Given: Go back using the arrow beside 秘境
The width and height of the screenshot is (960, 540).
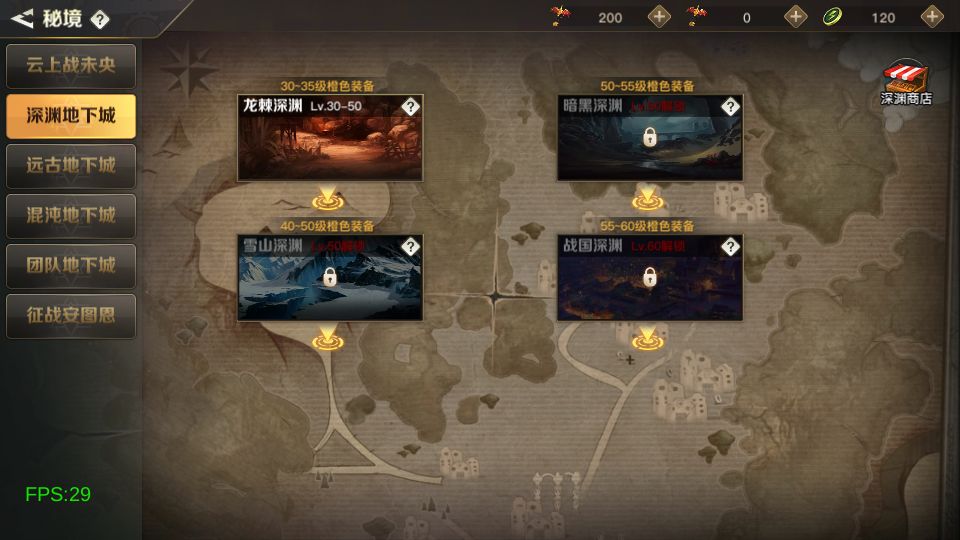Looking at the screenshot, I should tap(22, 18).
